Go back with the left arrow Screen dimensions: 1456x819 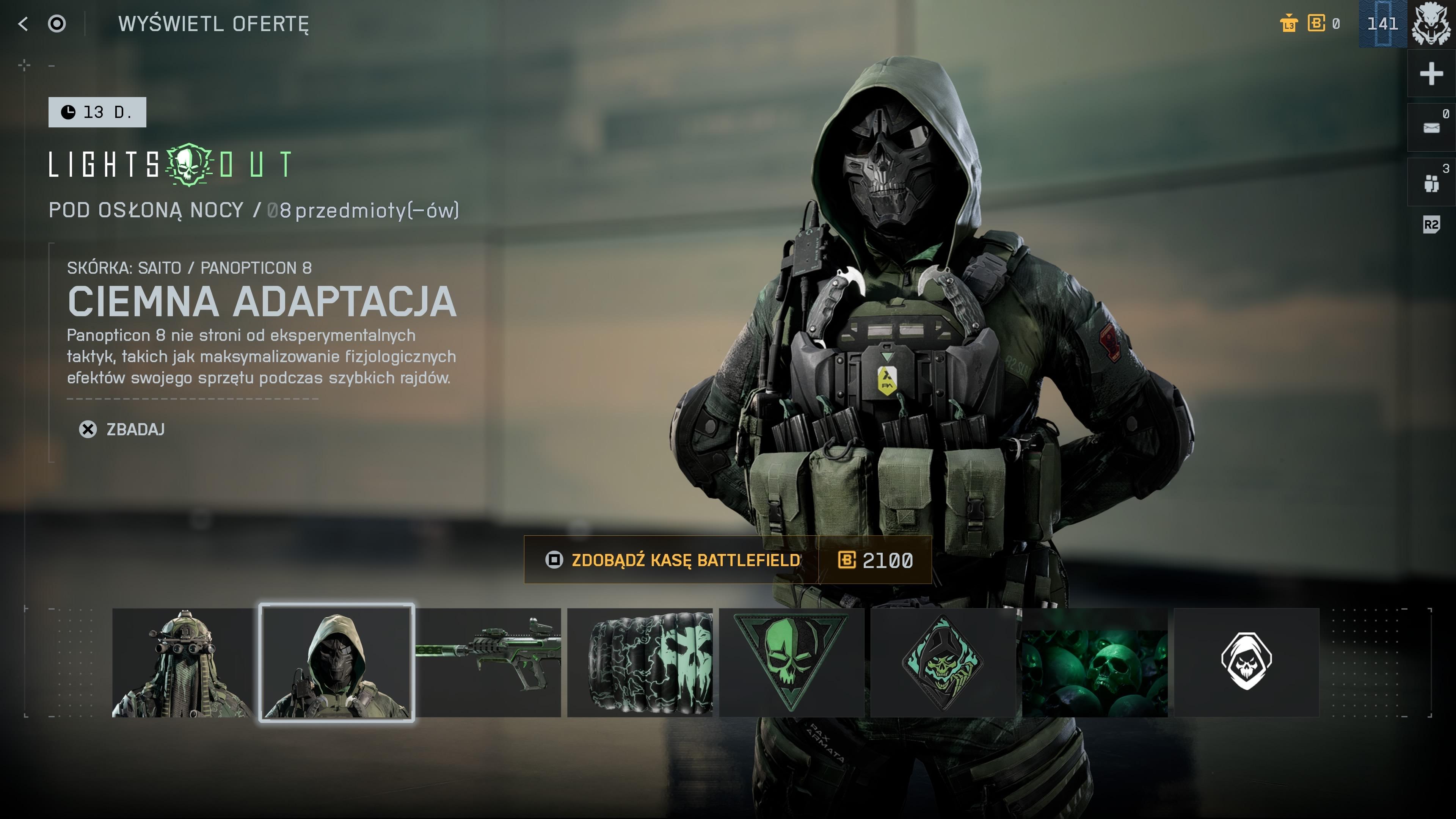(23, 24)
